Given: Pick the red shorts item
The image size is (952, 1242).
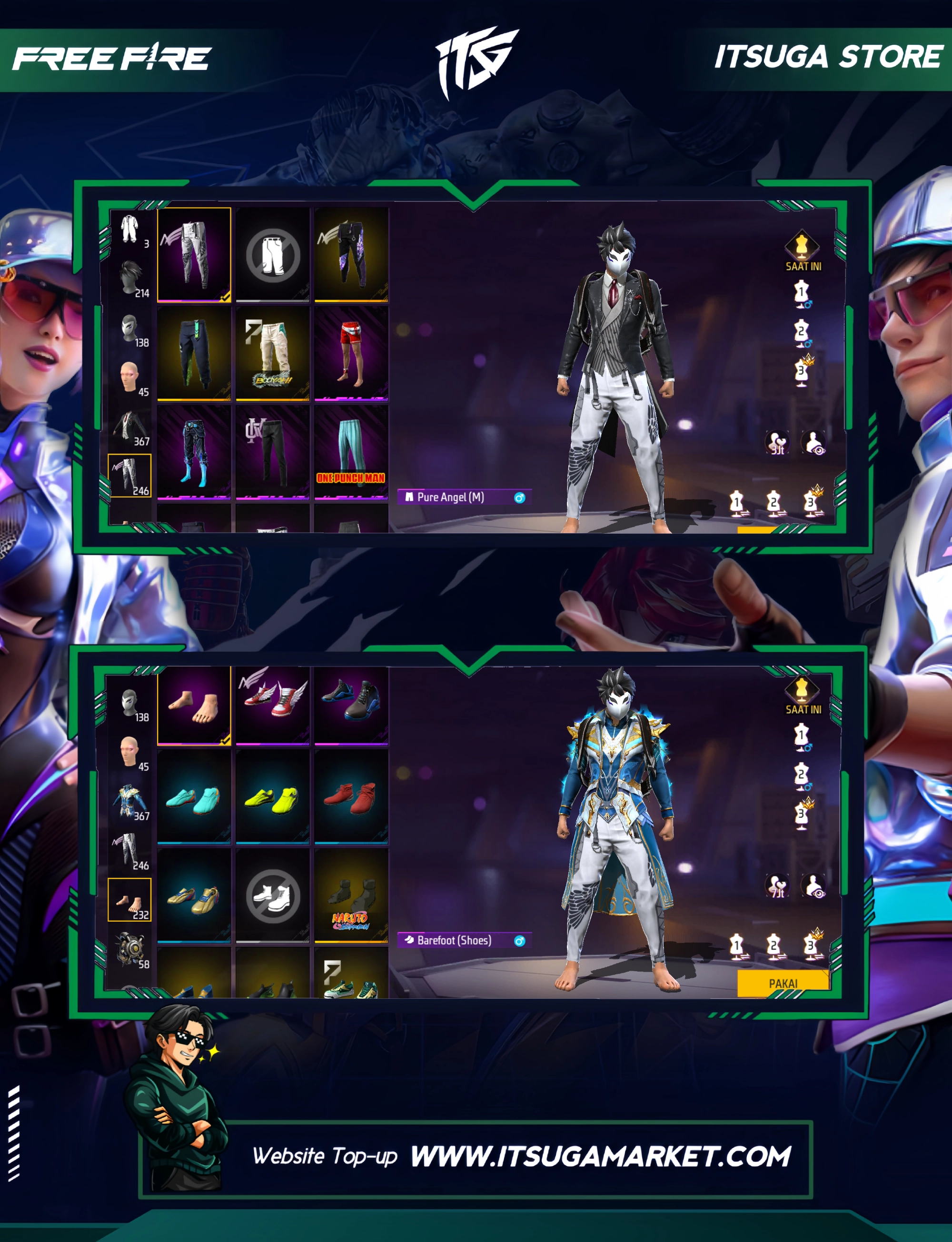Looking at the screenshot, I should 351,352.
